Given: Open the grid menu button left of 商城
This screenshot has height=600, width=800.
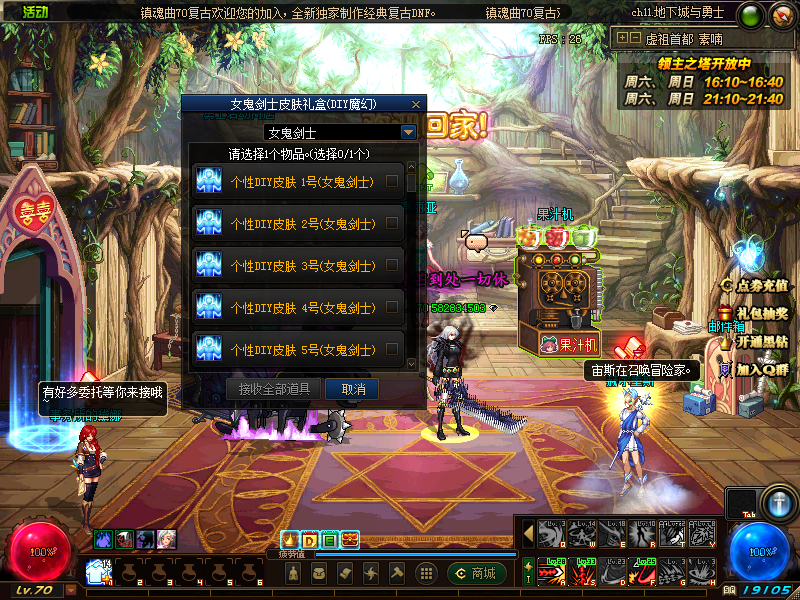Looking at the screenshot, I should click(x=426, y=573).
